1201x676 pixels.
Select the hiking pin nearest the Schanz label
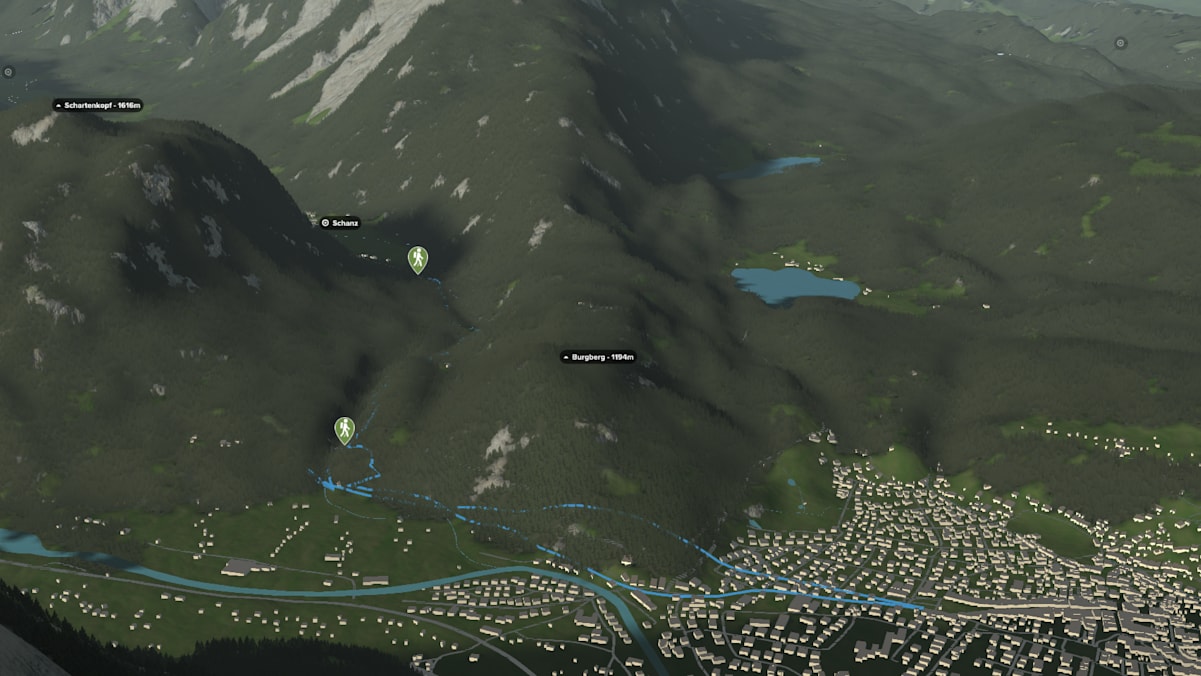point(417,259)
